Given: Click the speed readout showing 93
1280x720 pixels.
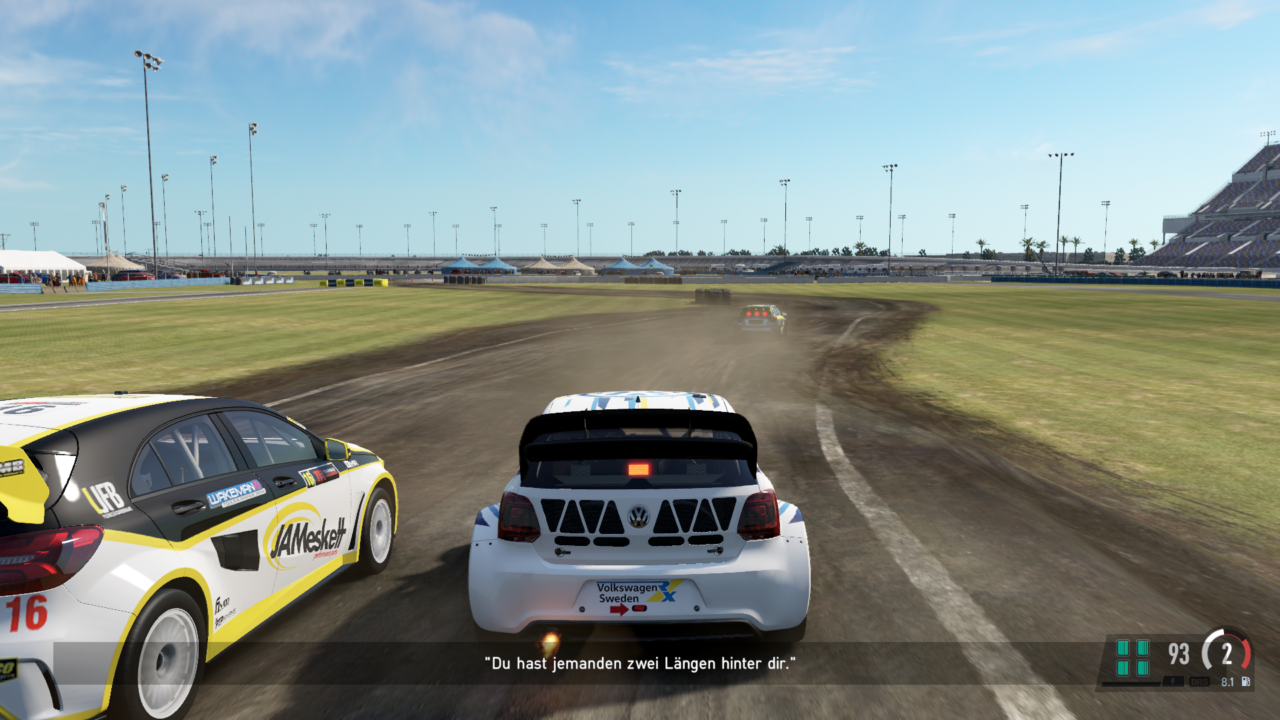Looking at the screenshot, I should point(1178,652).
